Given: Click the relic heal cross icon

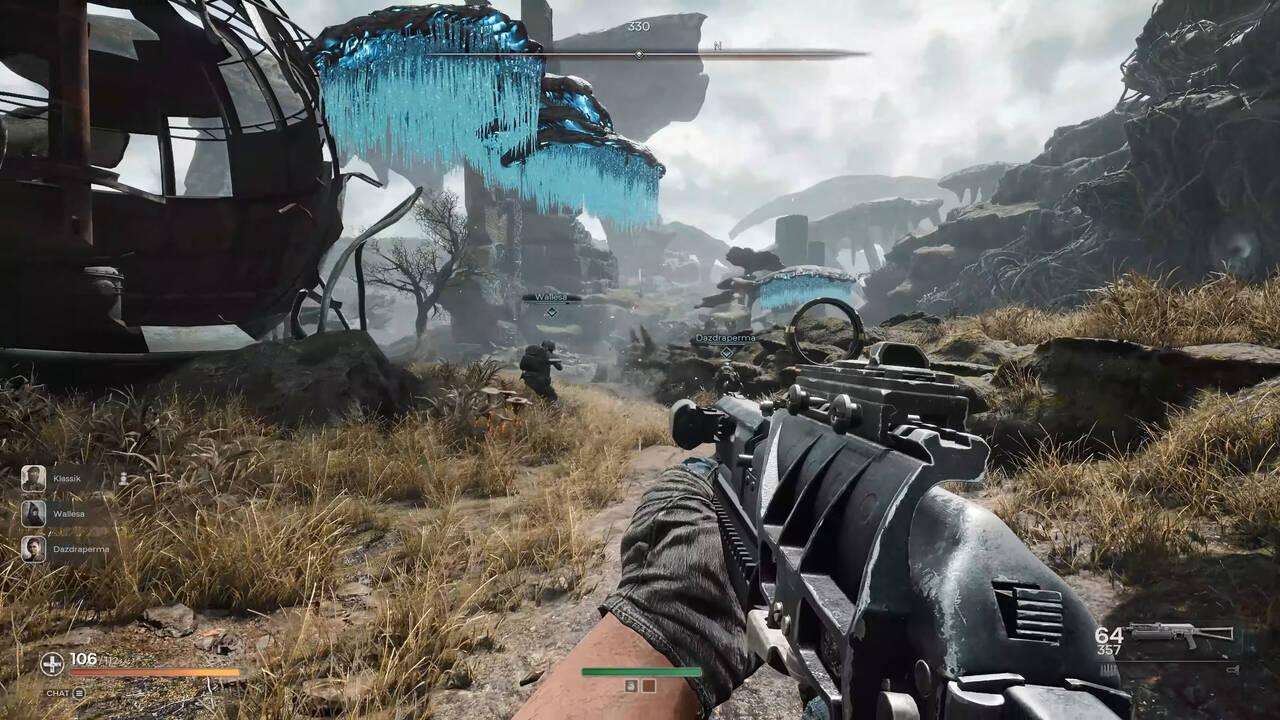Looking at the screenshot, I should coord(52,663).
